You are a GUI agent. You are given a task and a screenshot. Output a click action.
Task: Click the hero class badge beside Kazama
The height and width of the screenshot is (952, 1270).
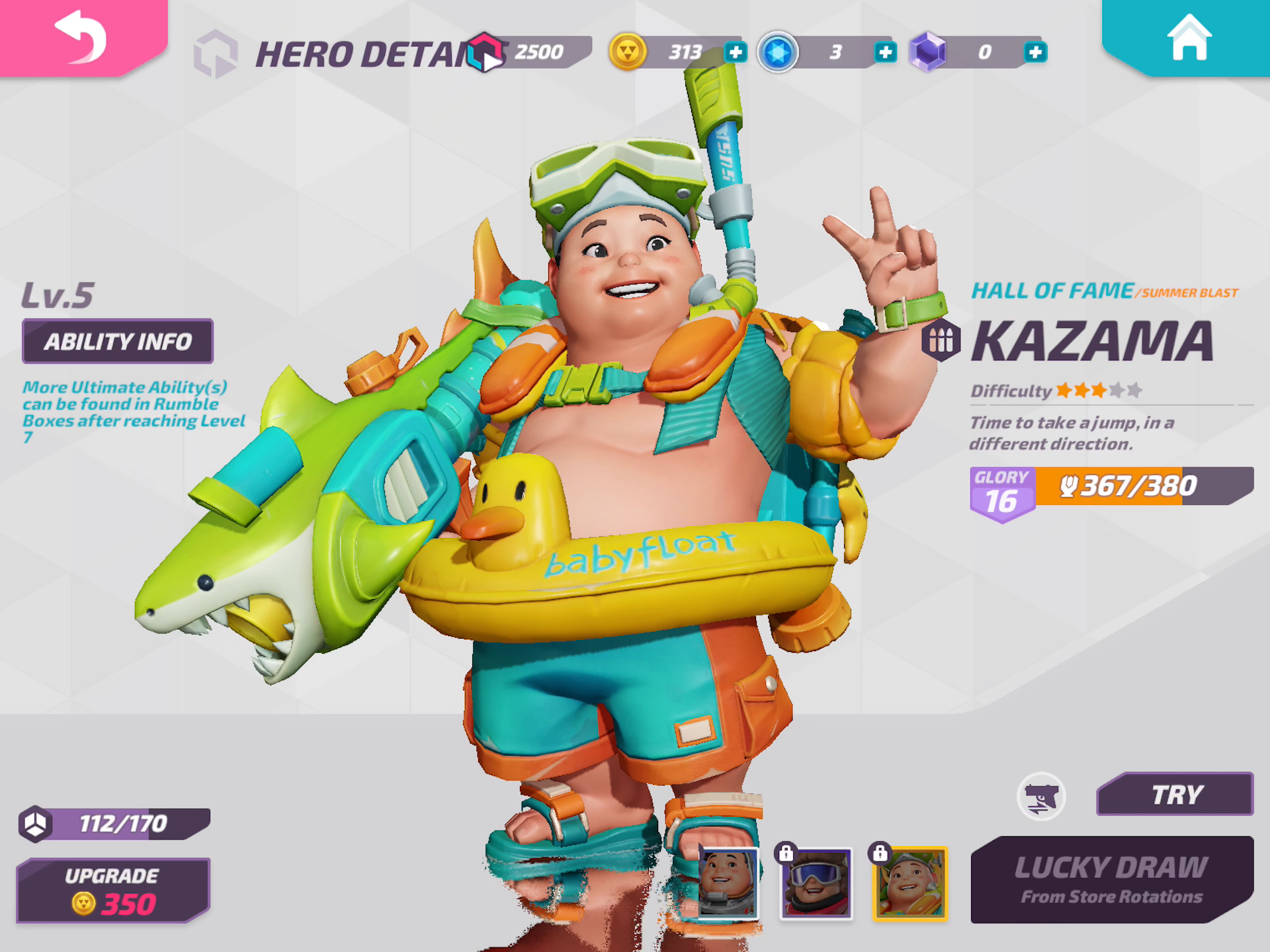941,340
